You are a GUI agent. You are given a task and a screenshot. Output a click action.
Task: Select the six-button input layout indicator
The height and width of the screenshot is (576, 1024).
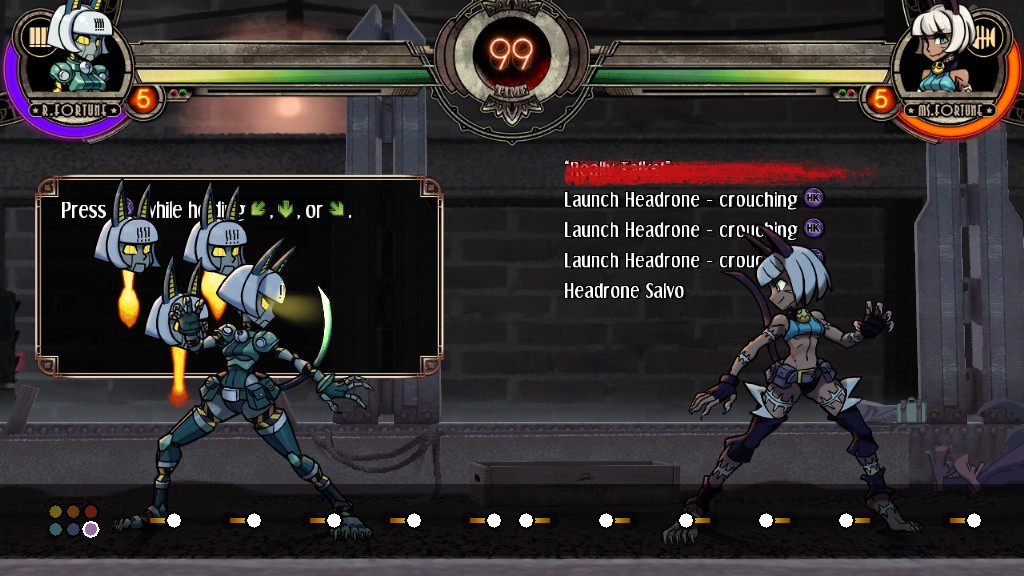(x=74, y=520)
